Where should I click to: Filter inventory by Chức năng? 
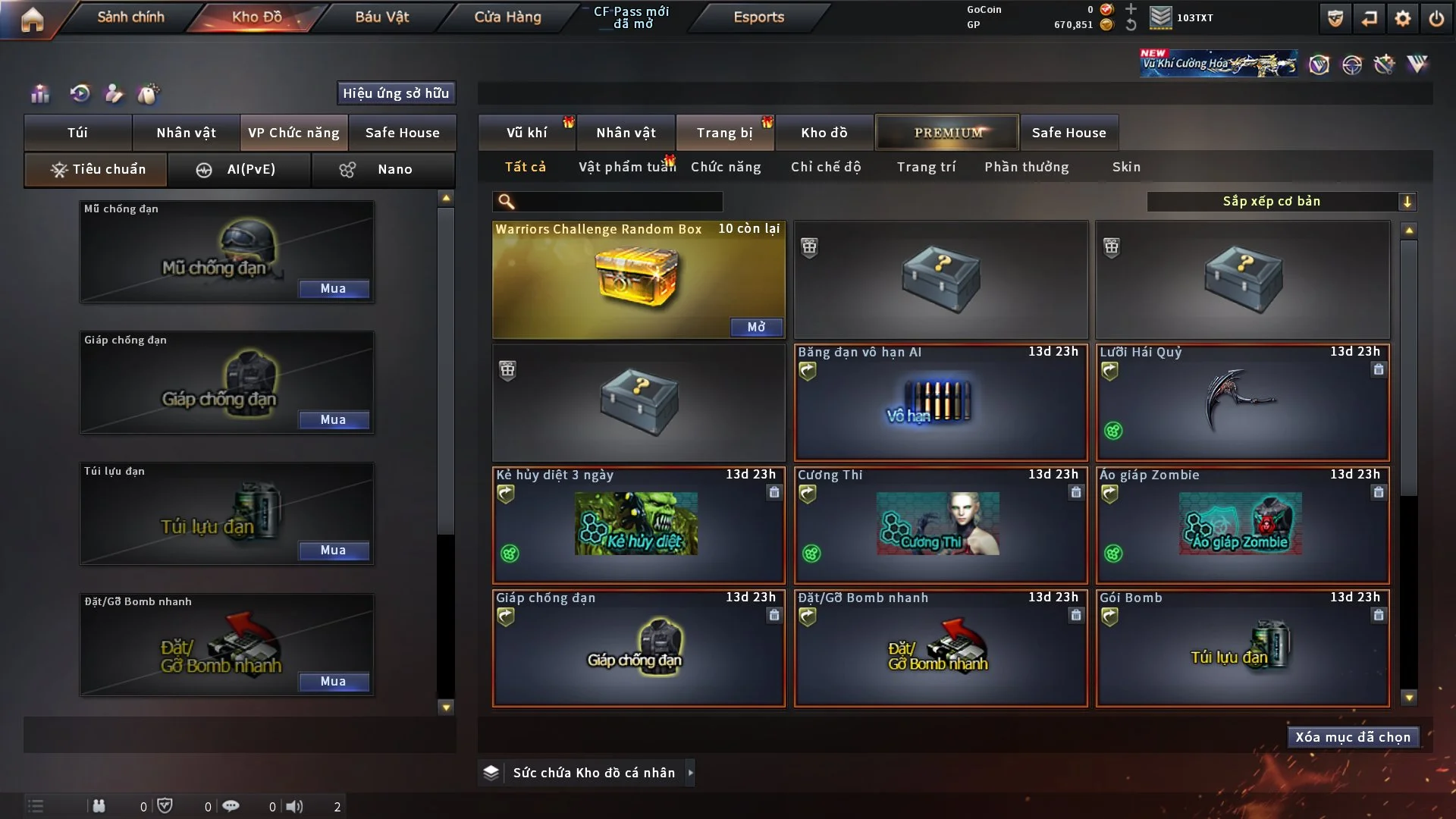click(725, 167)
